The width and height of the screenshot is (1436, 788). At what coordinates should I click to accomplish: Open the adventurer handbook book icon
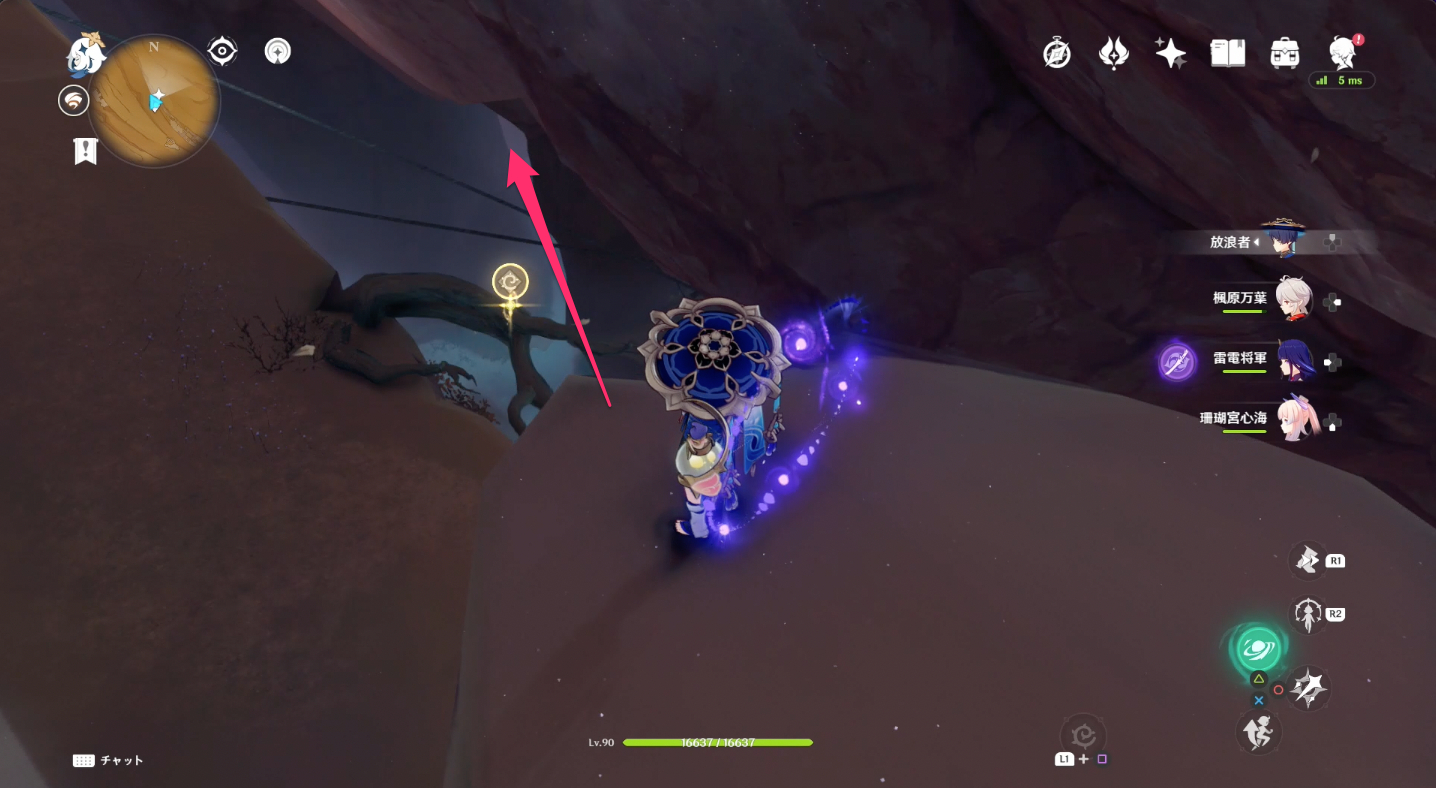point(1227,53)
